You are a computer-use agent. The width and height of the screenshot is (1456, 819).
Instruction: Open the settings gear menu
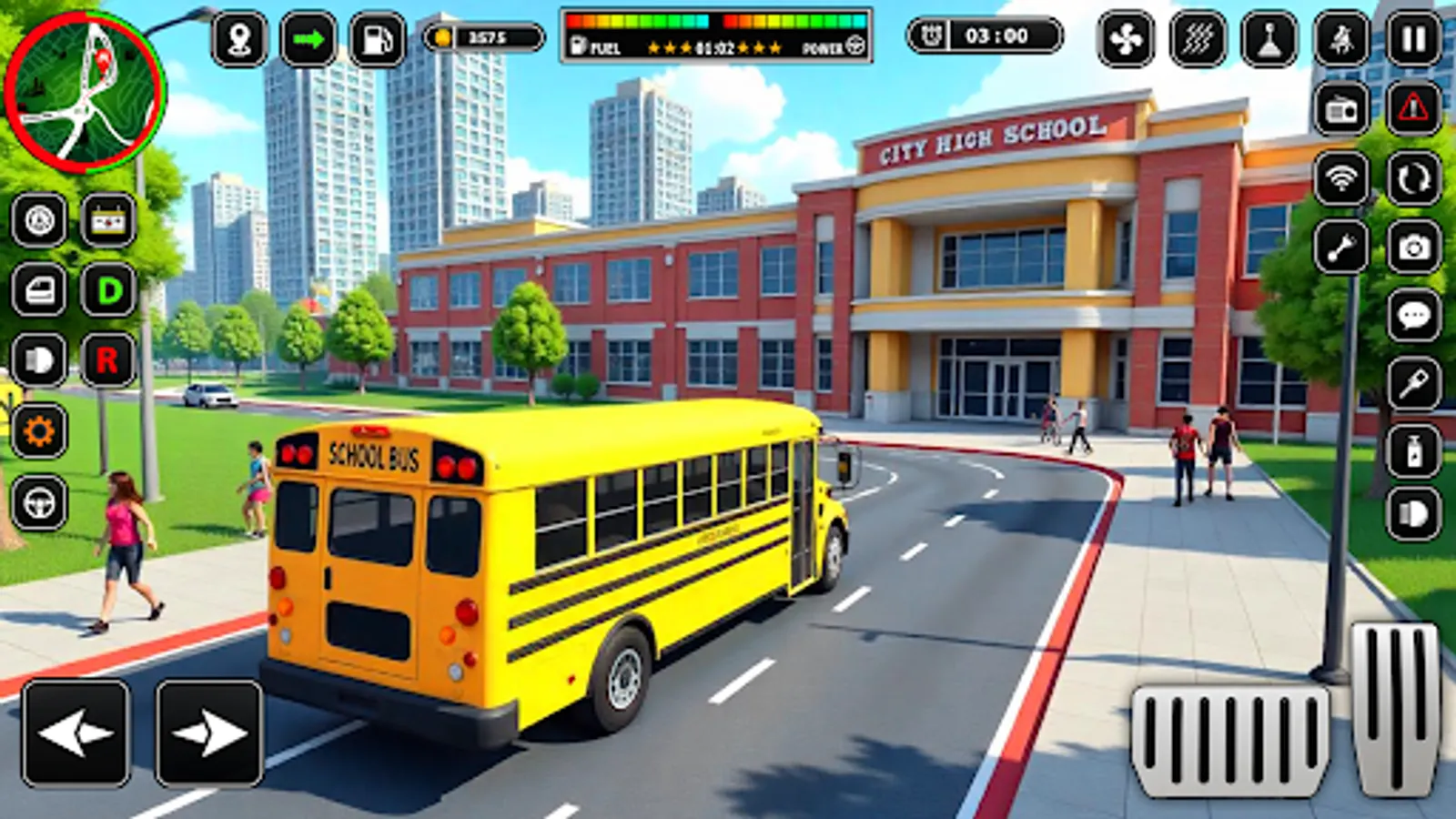click(x=41, y=428)
